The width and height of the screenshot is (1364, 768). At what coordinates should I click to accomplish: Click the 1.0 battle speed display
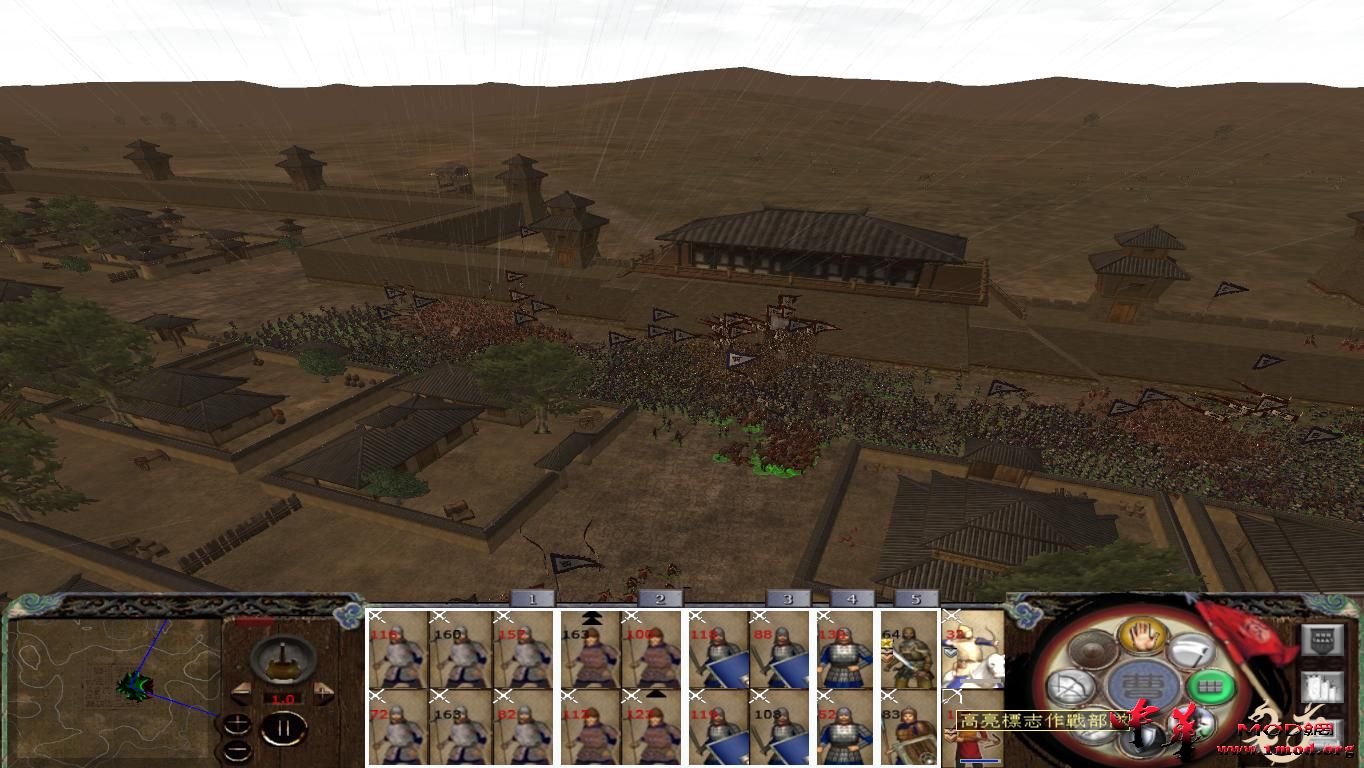coord(283,697)
